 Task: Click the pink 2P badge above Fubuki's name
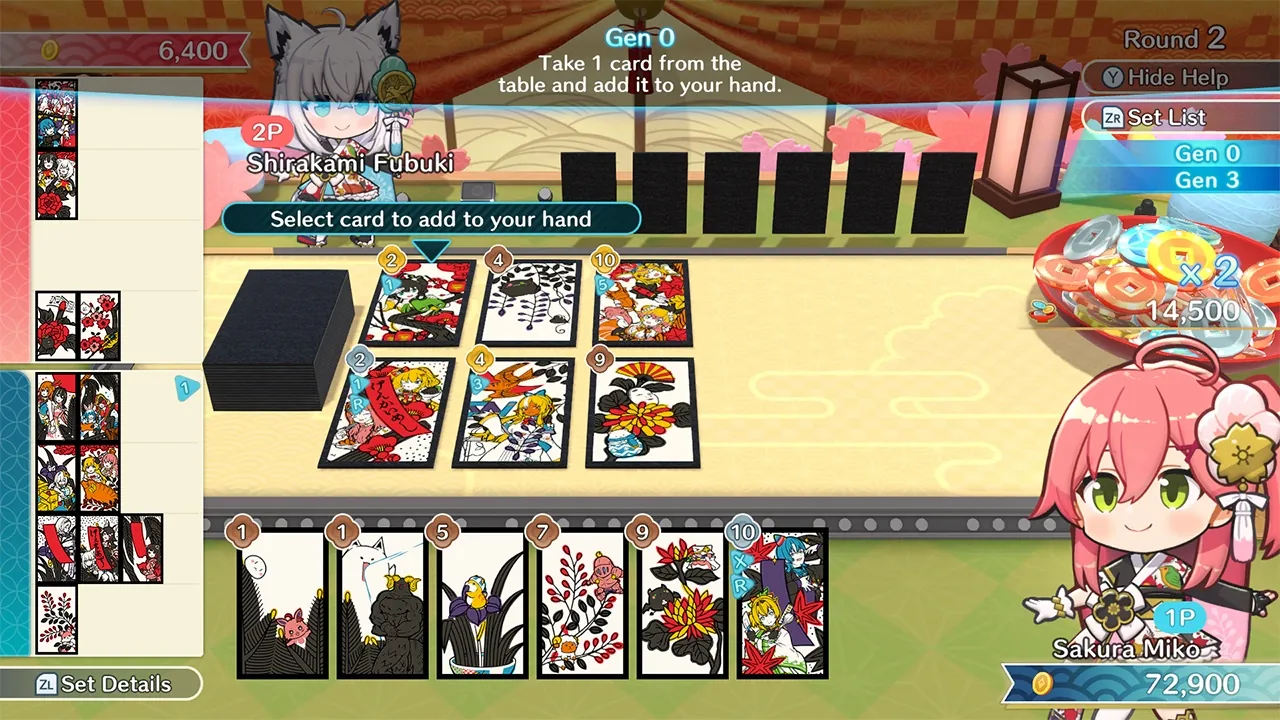264,131
